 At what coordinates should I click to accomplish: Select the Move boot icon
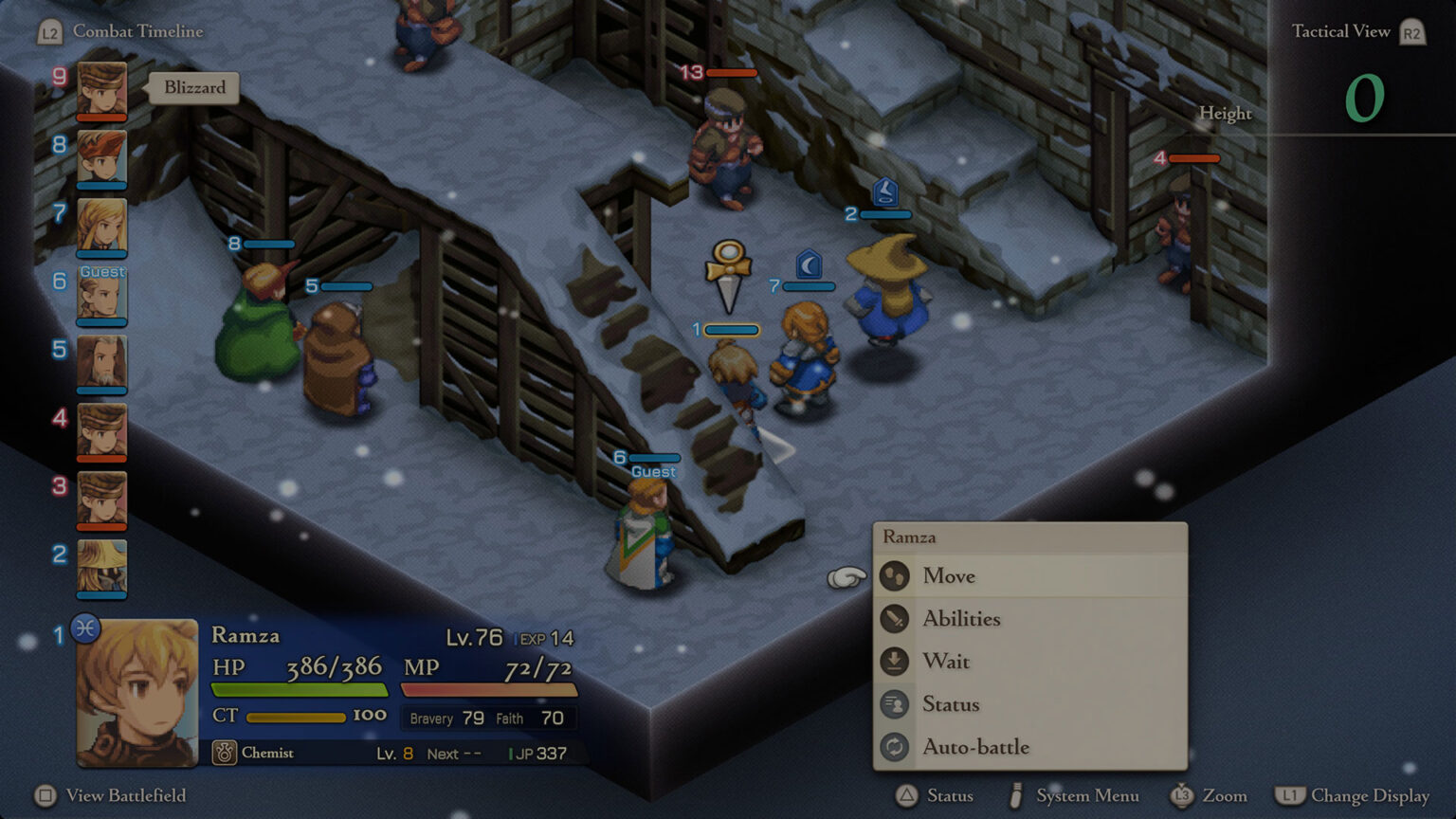click(x=895, y=576)
